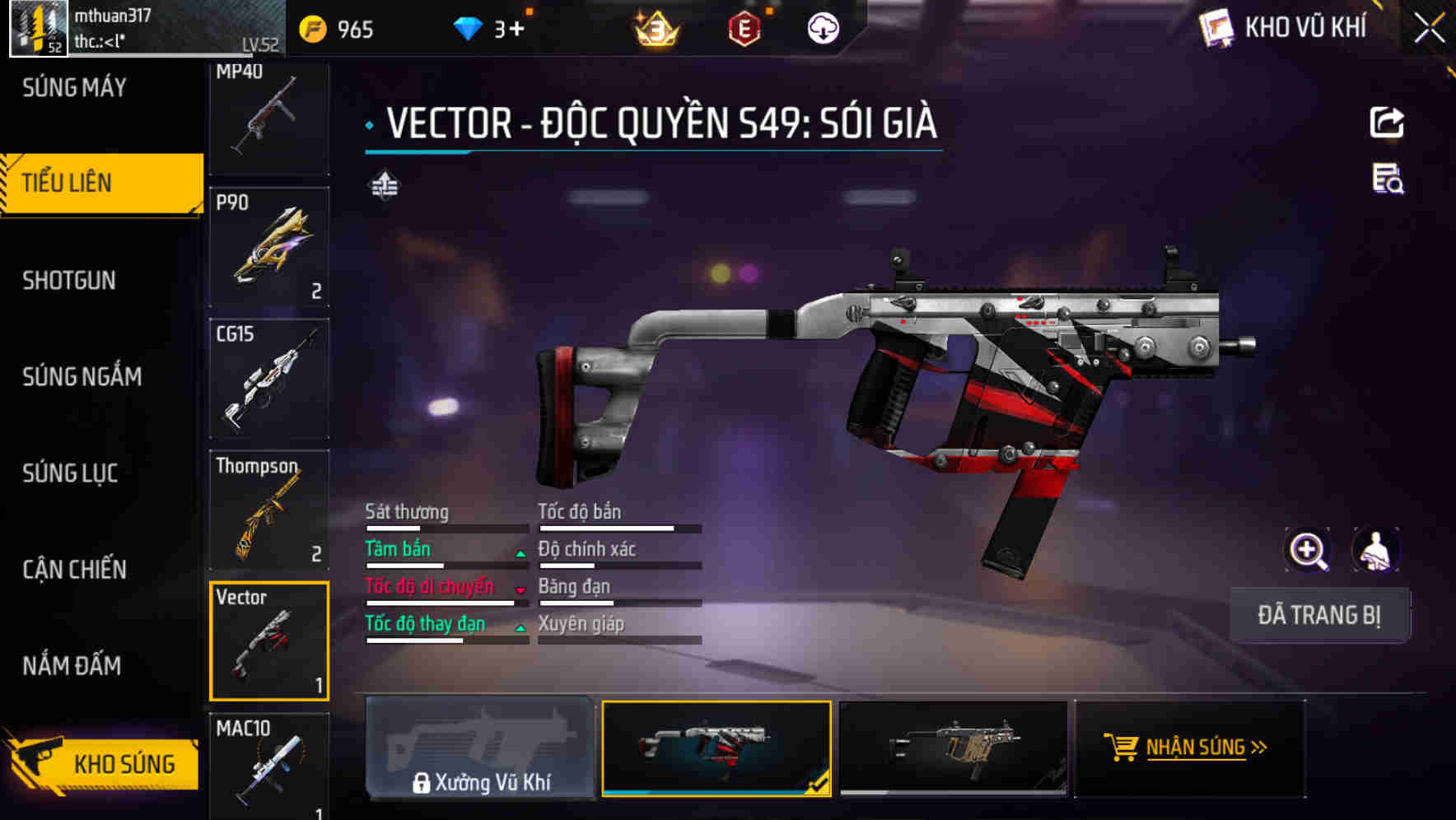Screen dimensions: 1456x820
Task: Zoom in with the magnifier icon
Action: pos(1308,550)
